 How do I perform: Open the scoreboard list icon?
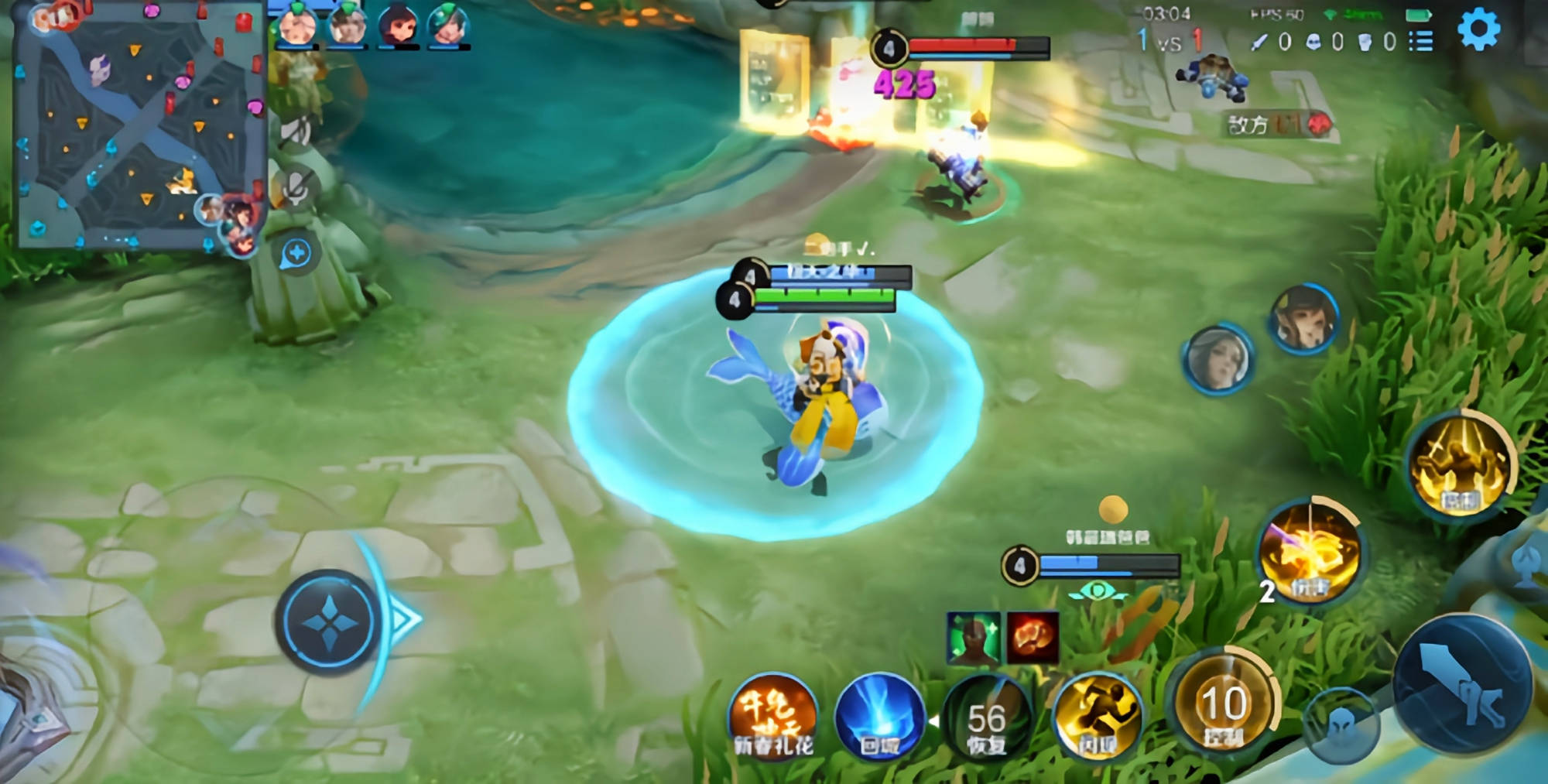pos(1421,41)
